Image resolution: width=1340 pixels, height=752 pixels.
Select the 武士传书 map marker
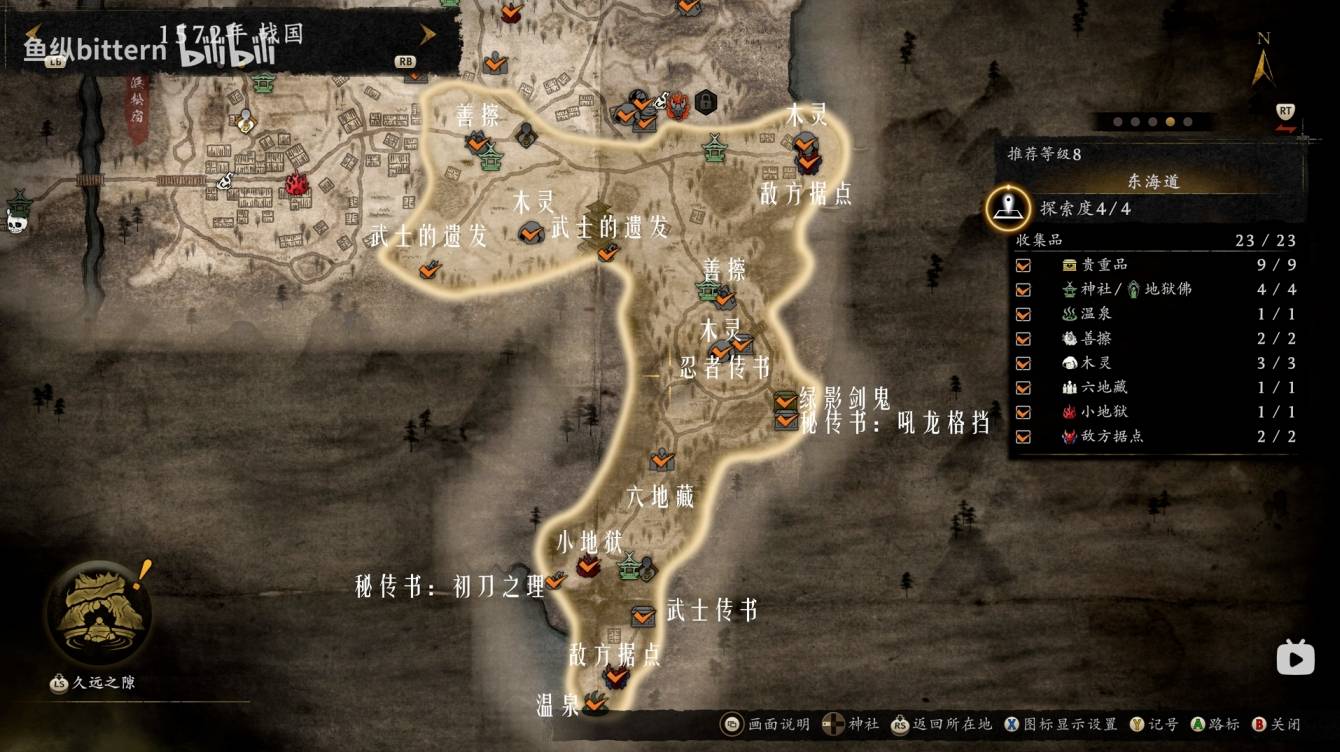click(x=642, y=615)
